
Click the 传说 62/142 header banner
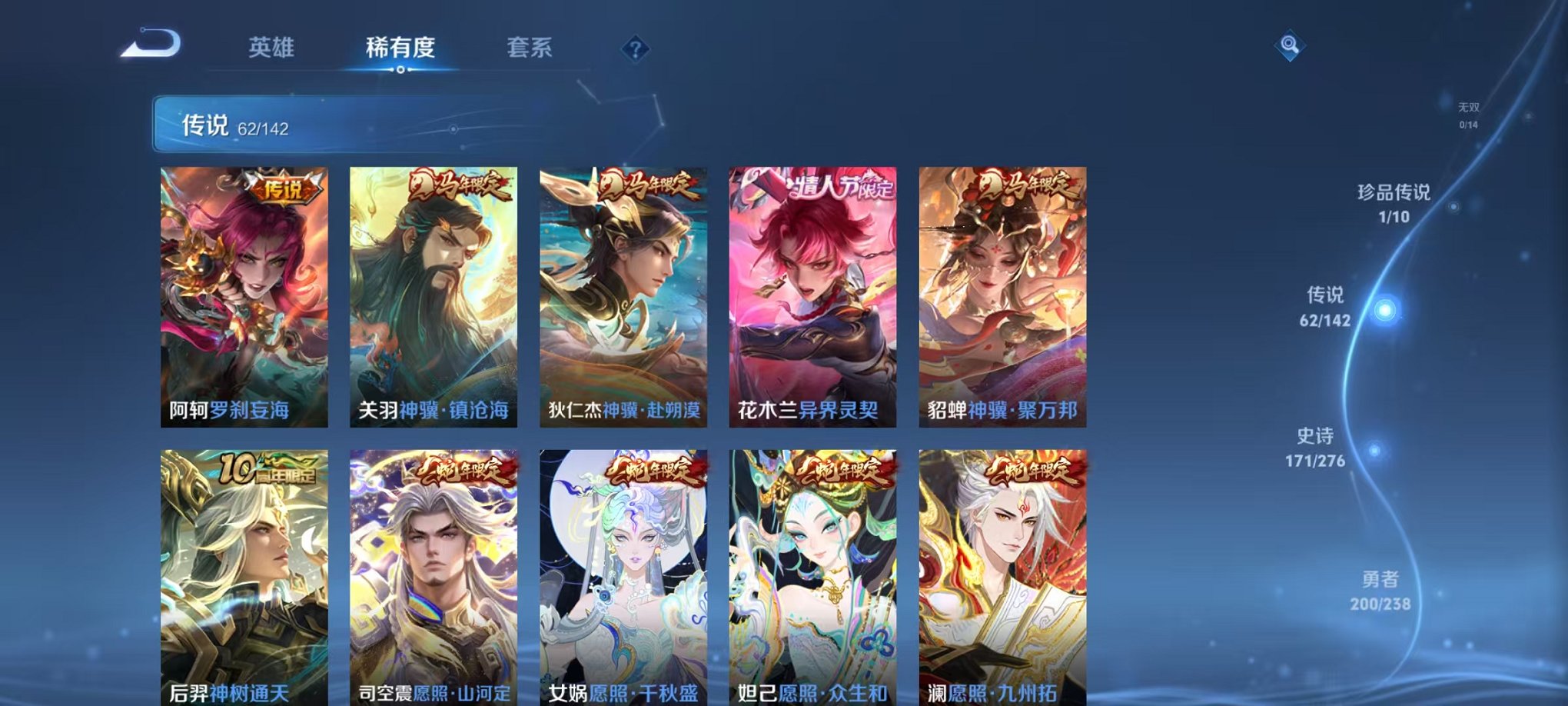[307, 123]
